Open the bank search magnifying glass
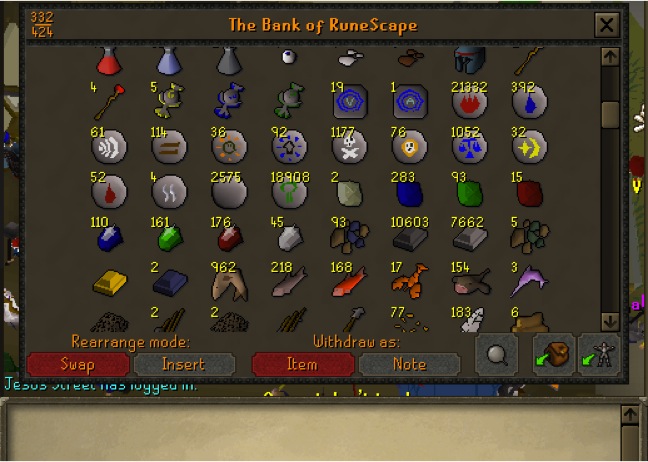 click(497, 356)
